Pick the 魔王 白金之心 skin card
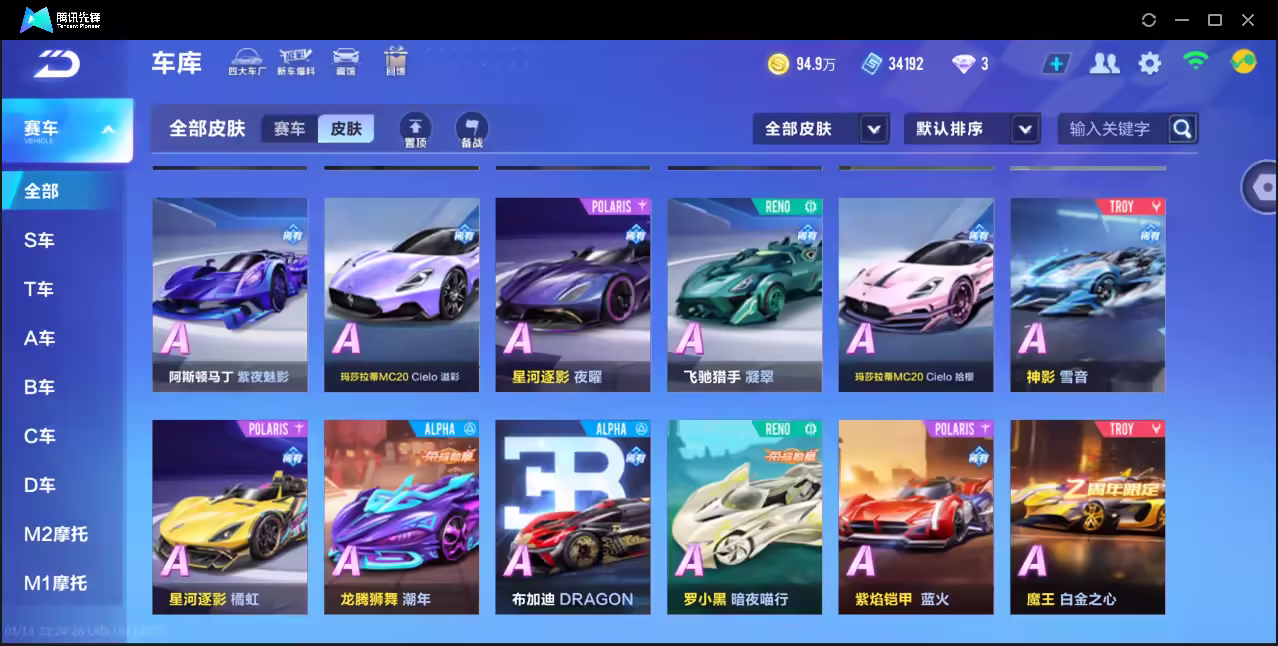The width and height of the screenshot is (1278, 646). pos(1088,516)
